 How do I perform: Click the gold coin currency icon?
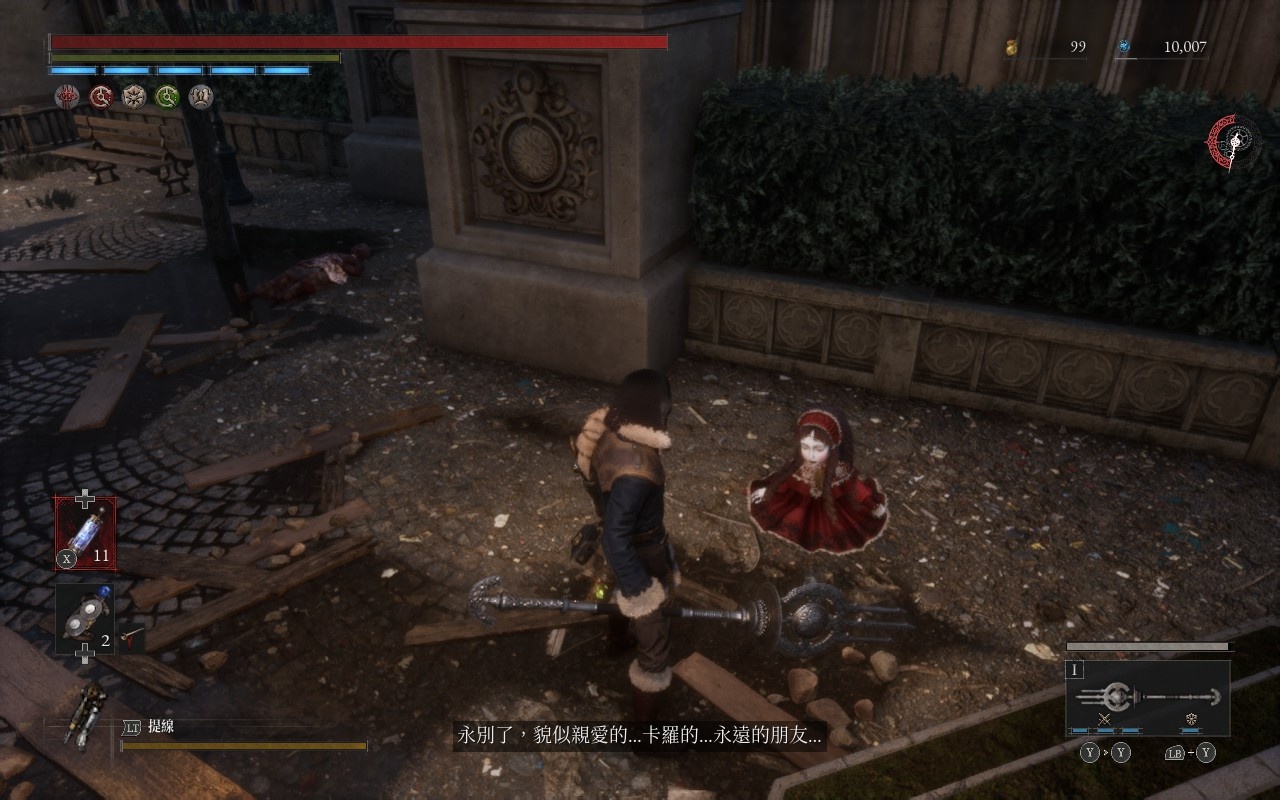tap(1010, 46)
